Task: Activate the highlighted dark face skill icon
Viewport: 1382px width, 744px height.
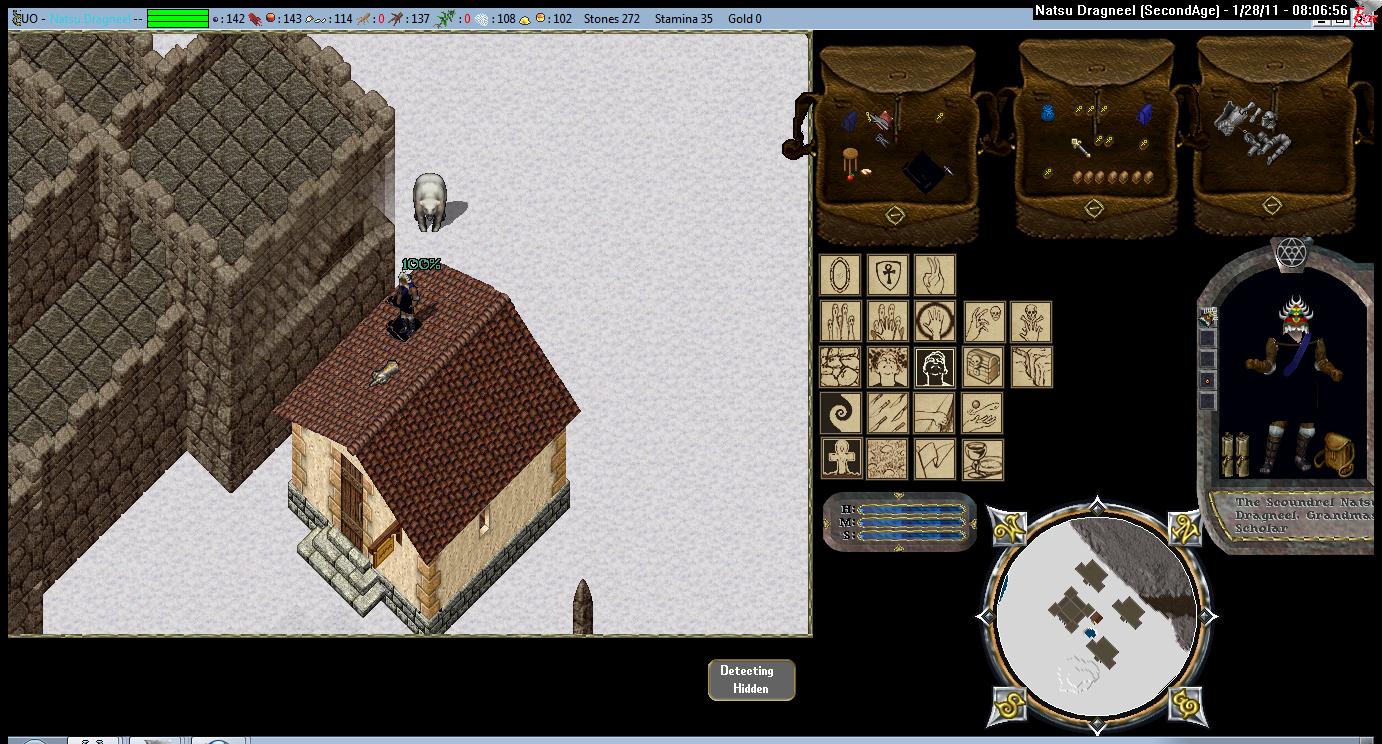Action: pyautogui.click(x=935, y=367)
